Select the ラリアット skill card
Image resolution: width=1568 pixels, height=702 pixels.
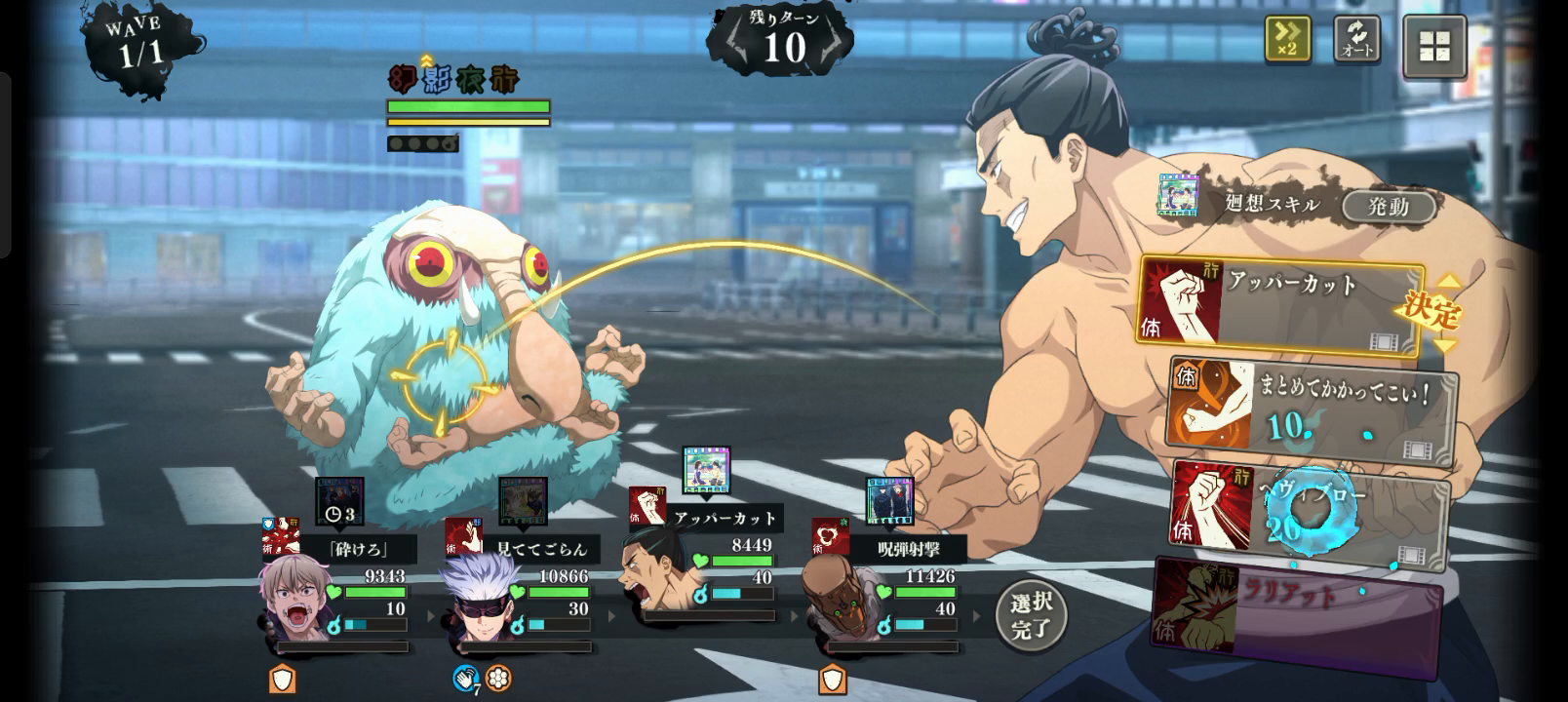tap(1297, 614)
